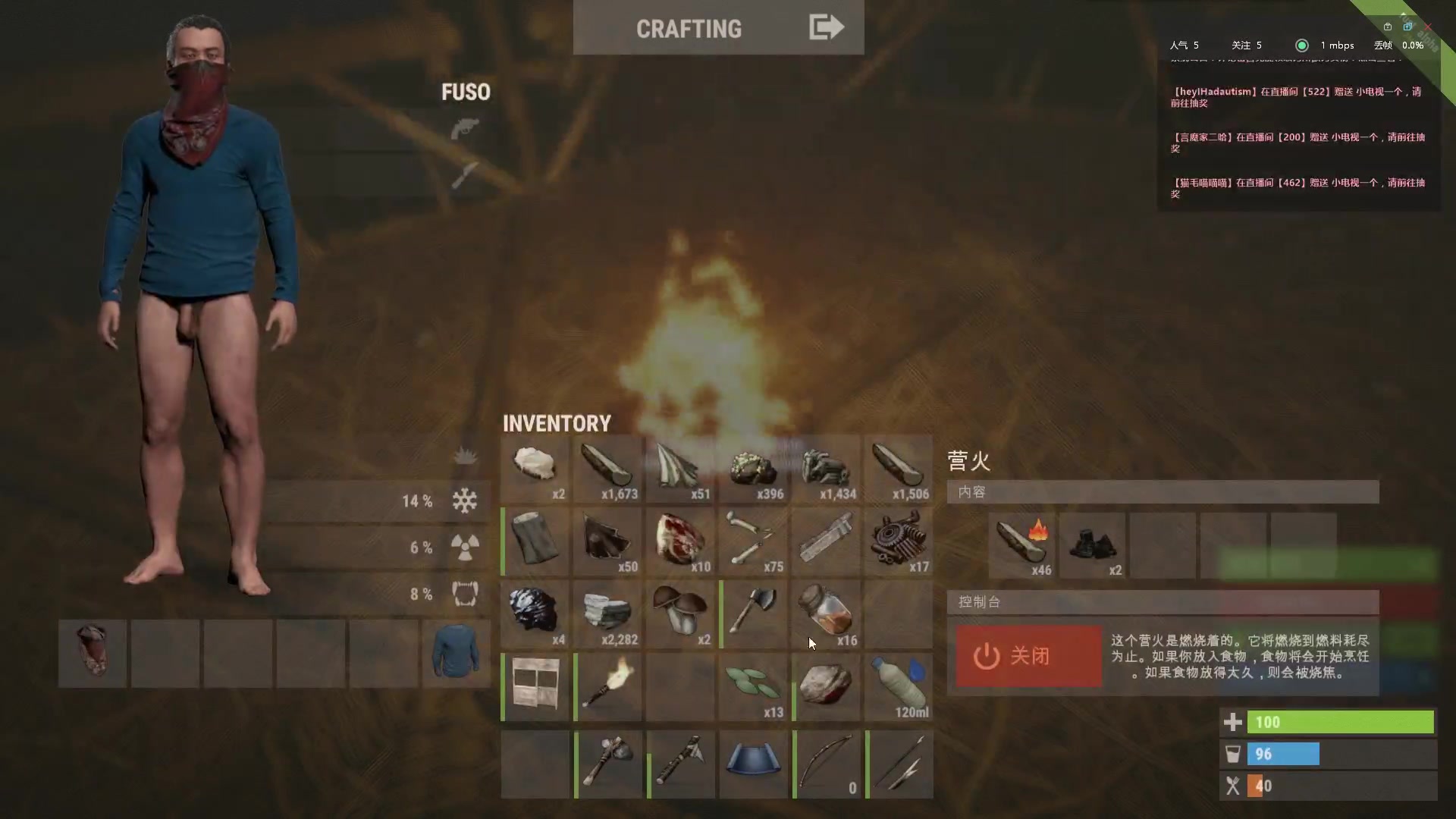This screenshot has width=1456, height=819.
Task: Pick the metal ore x1,434 stack
Action: point(827,467)
